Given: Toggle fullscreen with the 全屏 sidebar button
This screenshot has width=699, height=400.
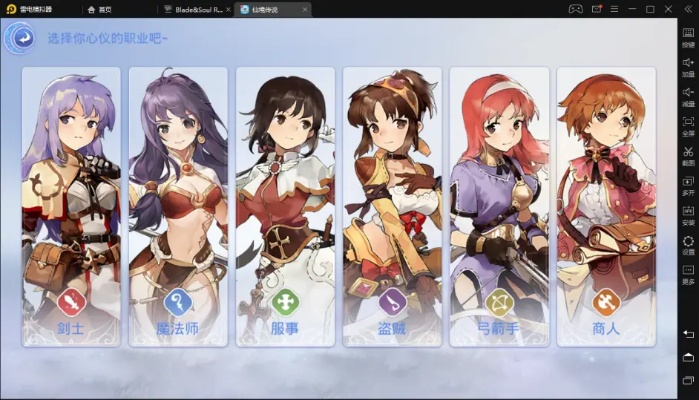Looking at the screenshot, I should (688, 125).
